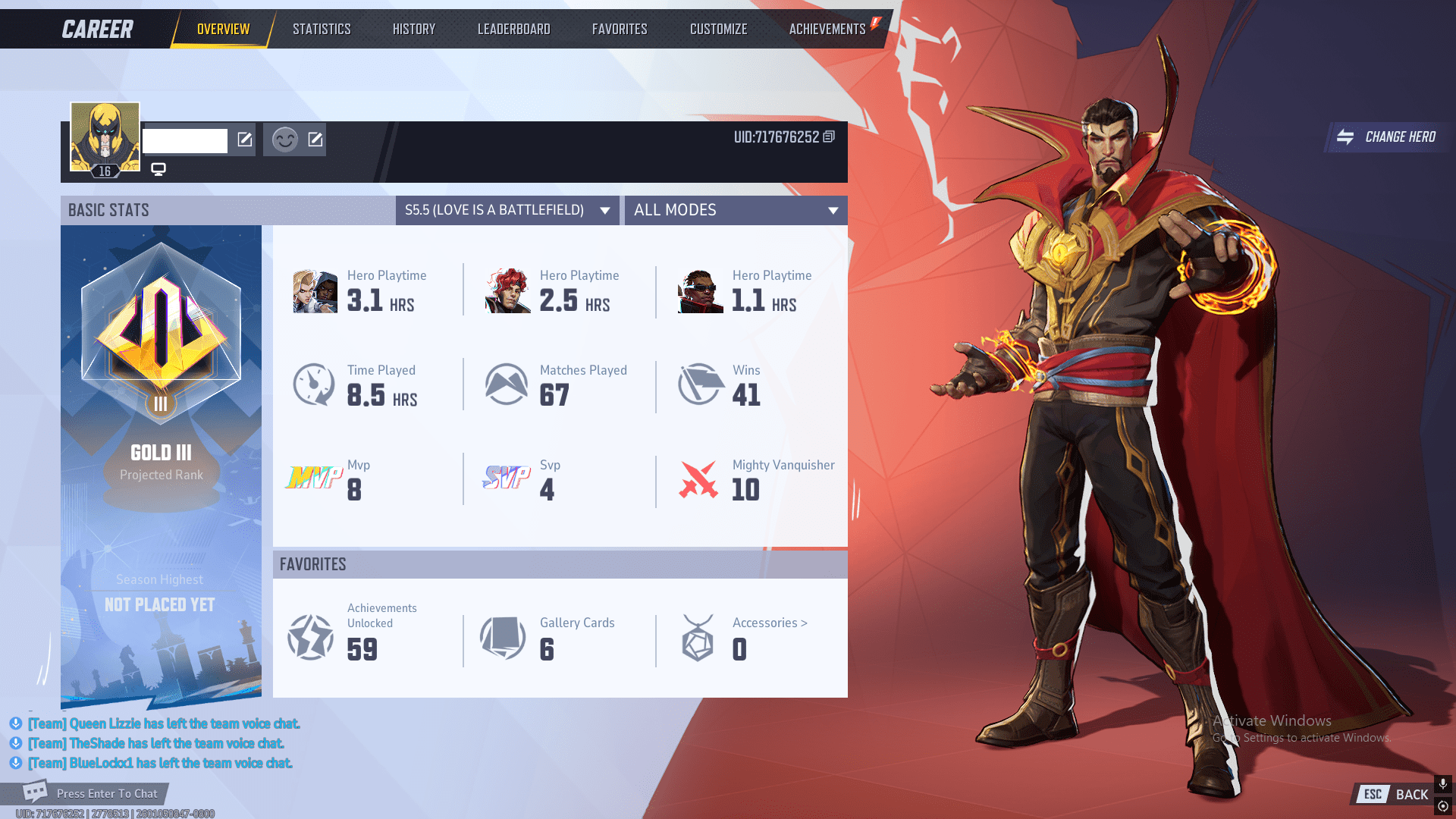Click the MVP stat icon
This screenshot has height=819, width=1456.
point(313,478)
